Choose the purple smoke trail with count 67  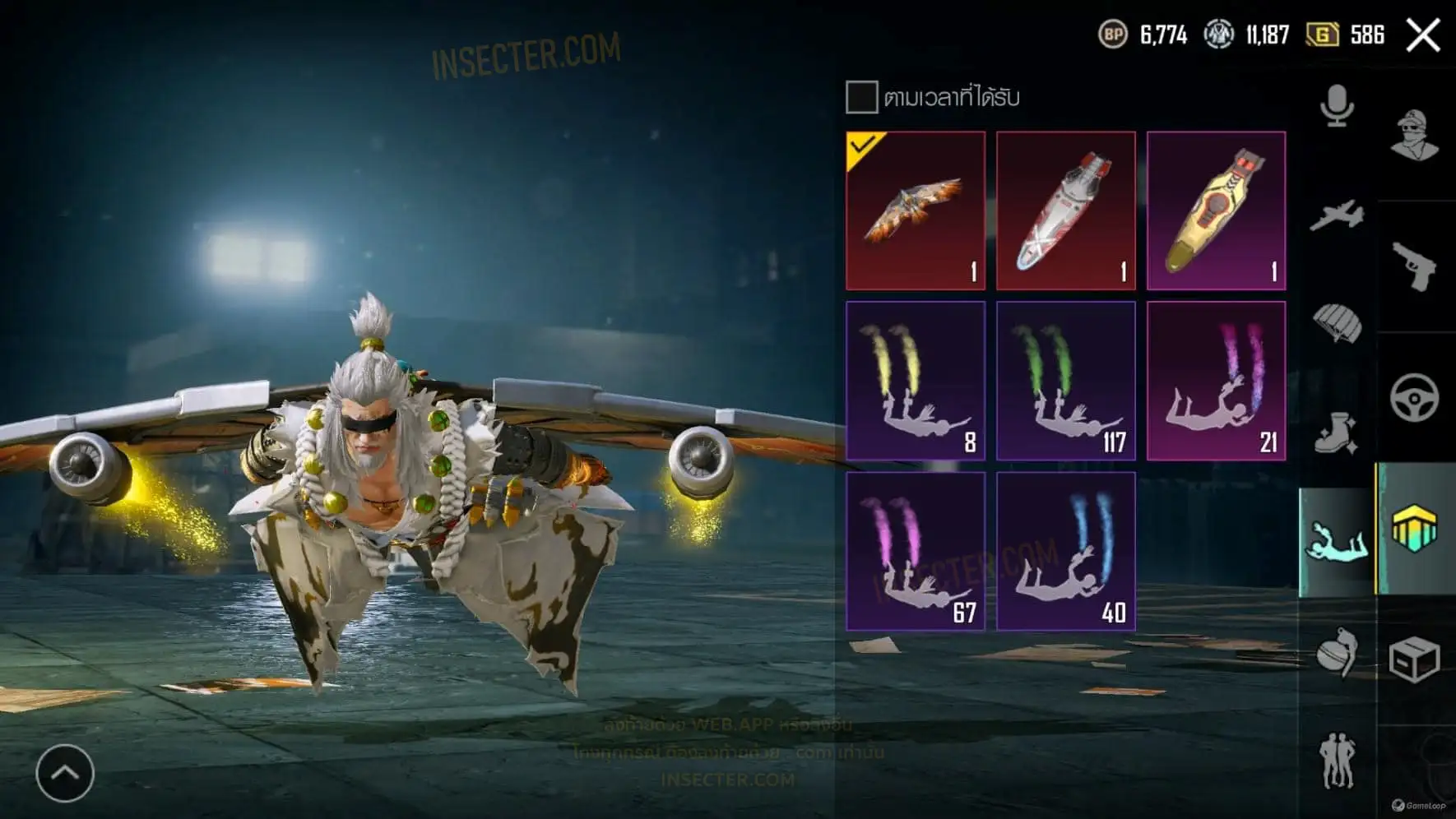(916, 551)
